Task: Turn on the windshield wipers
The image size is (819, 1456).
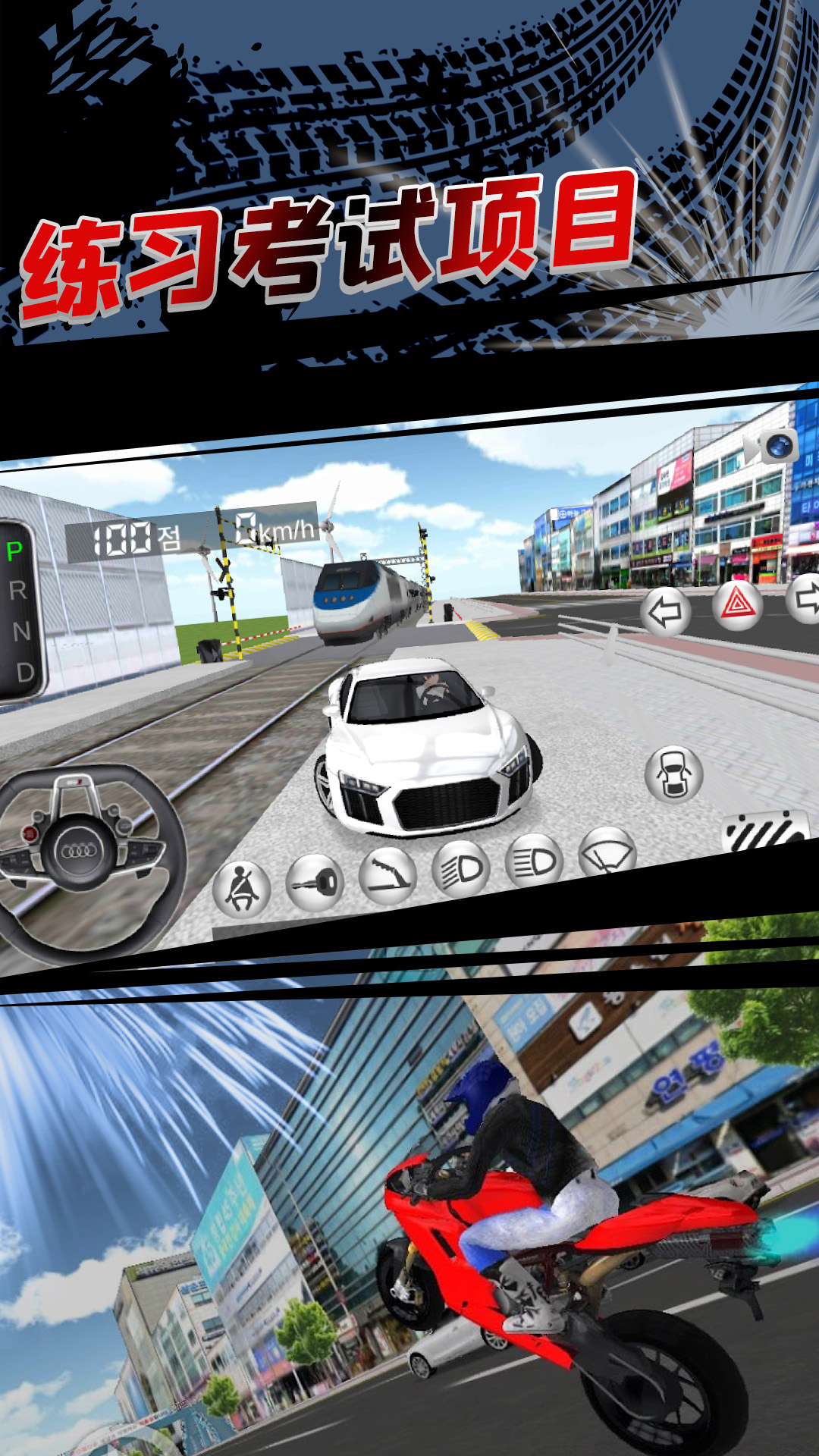Action: tap(607, 853)
